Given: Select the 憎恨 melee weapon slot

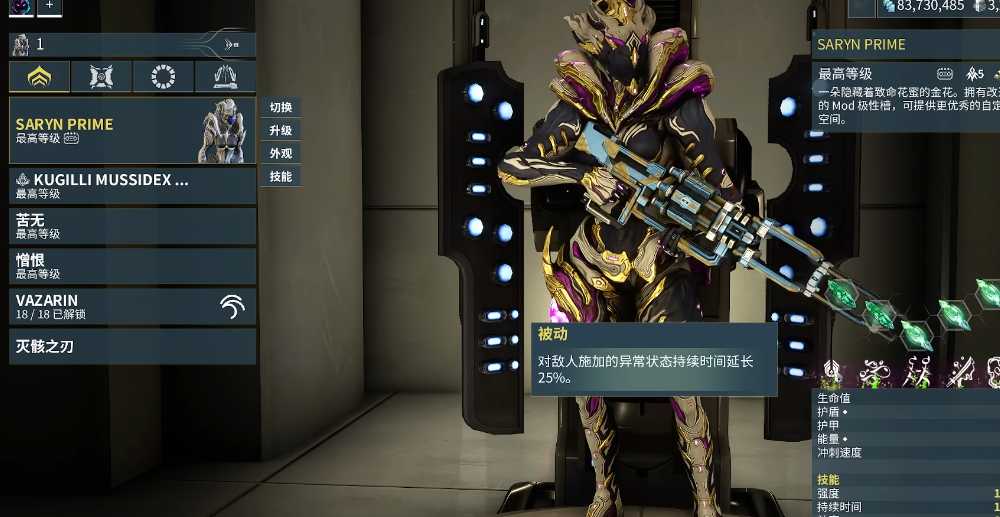Looking at the screenshot, I should 132,266.
